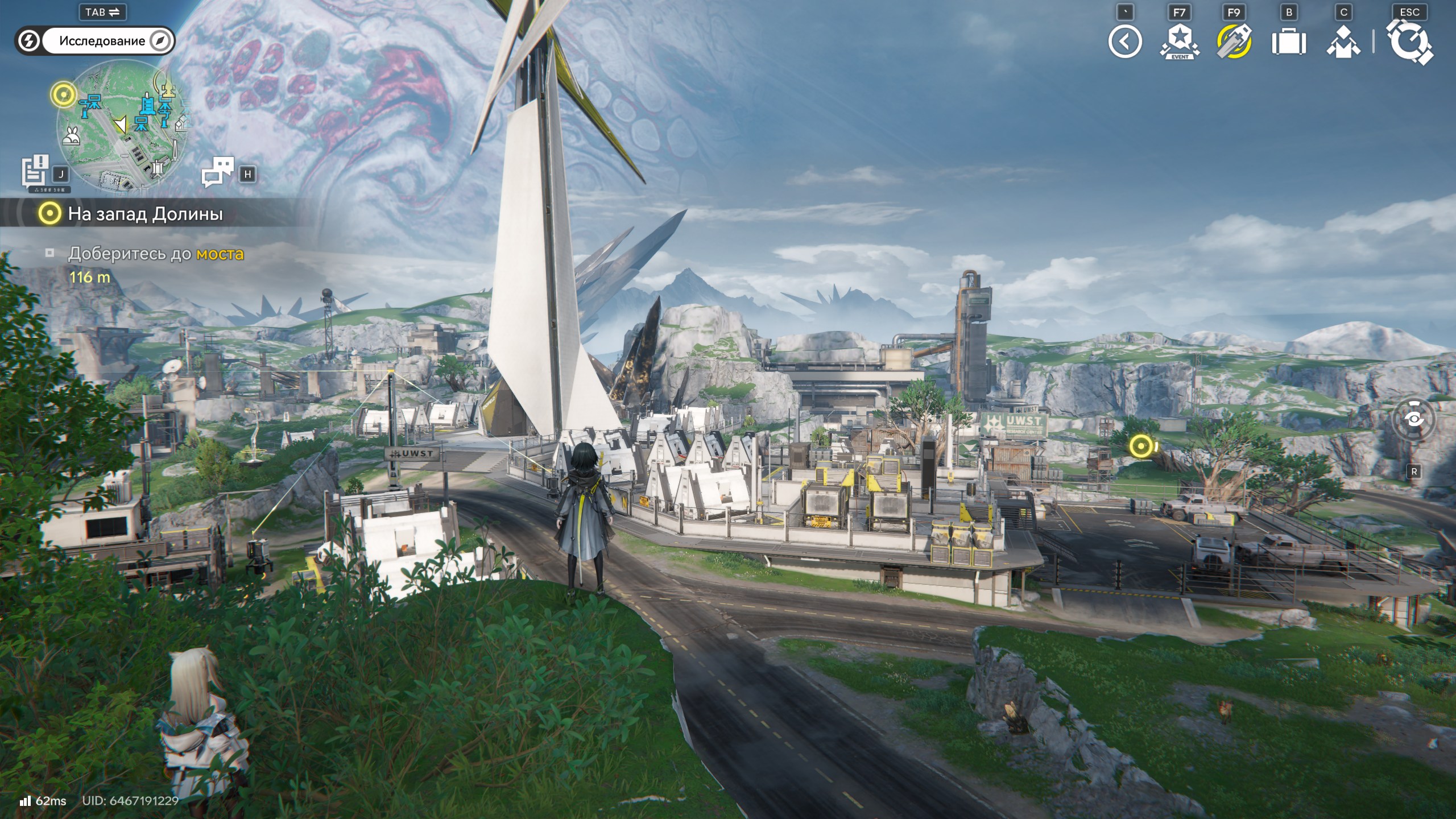1456x819 pixels.
Task: Open the chat bubbles icon
Action: tap(218, 172)
